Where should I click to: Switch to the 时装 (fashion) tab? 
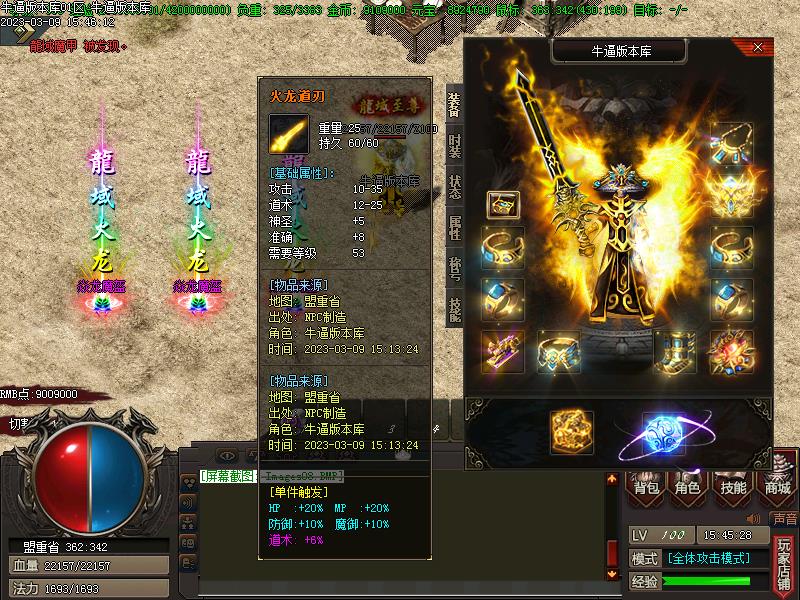point(454,144)
